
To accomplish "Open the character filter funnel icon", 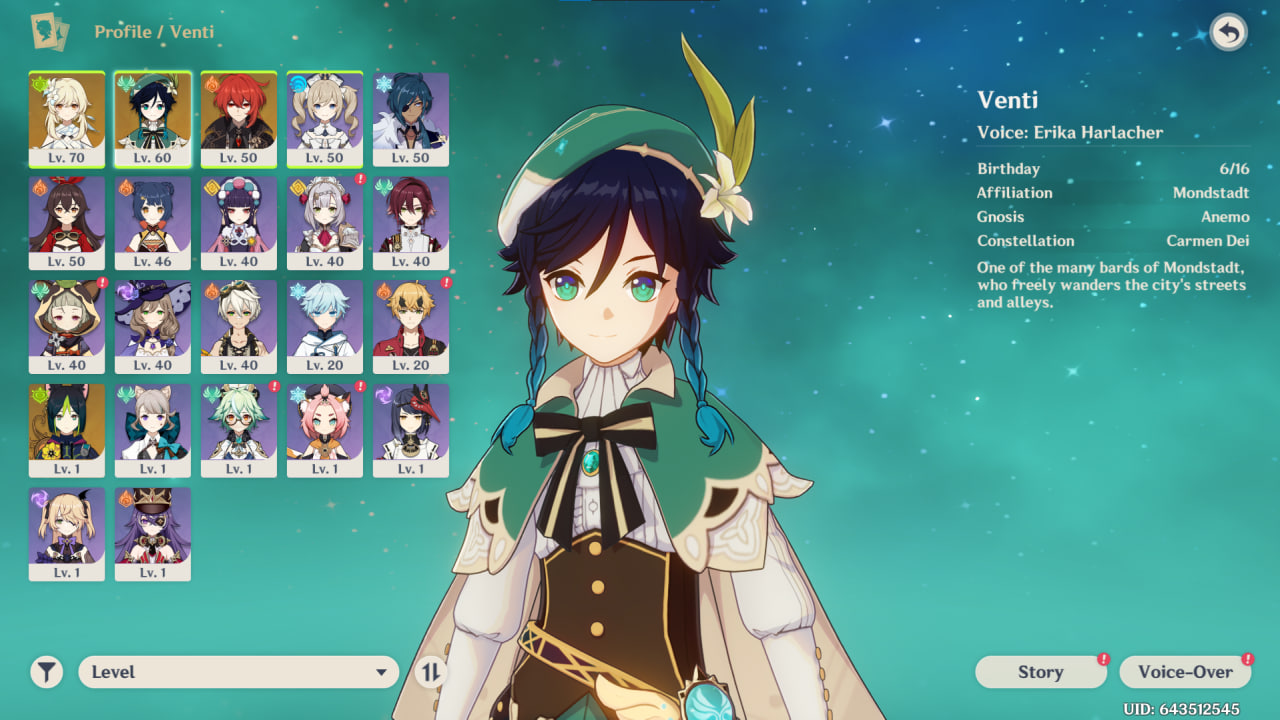I will coord(46,672).
